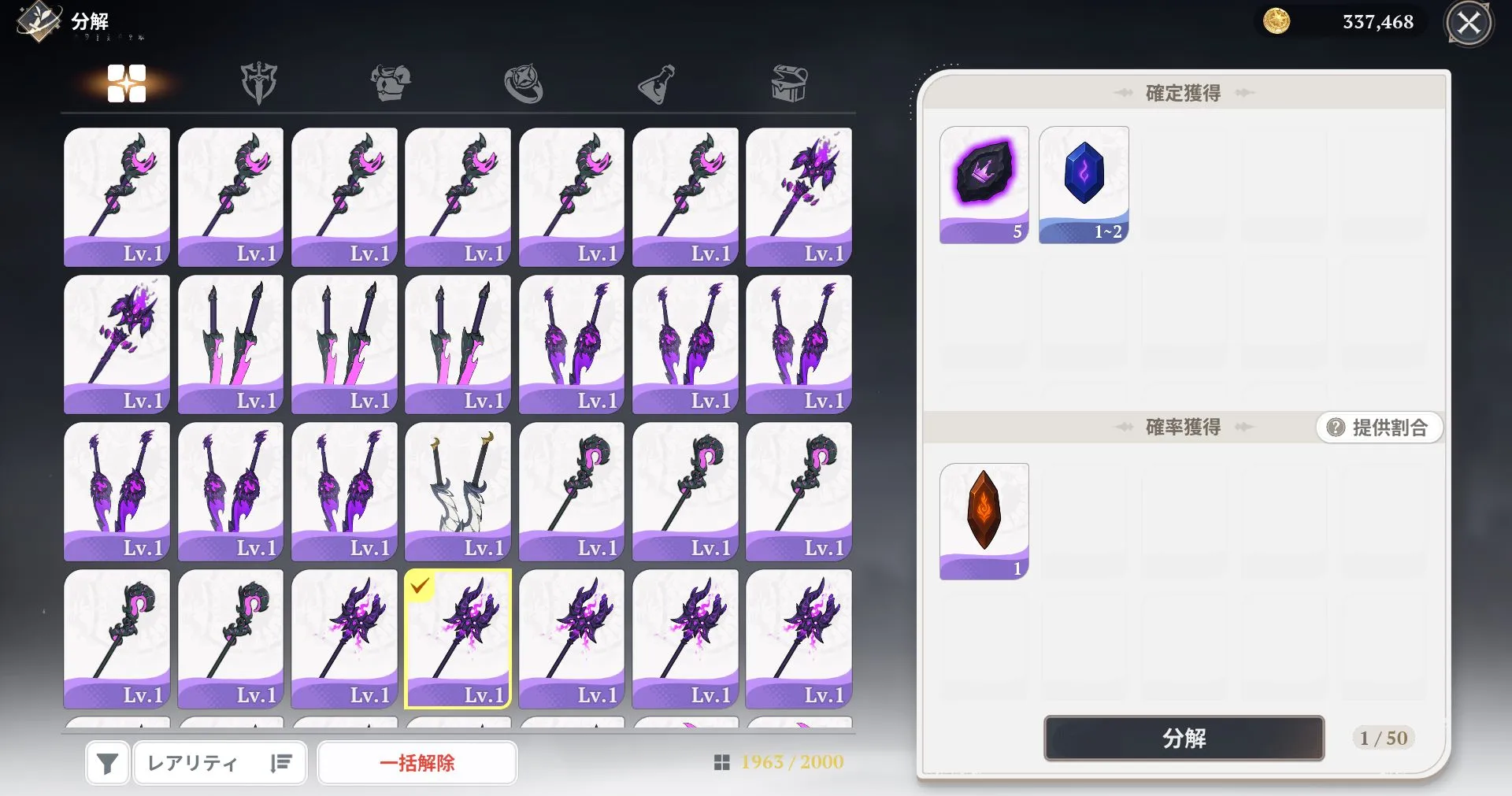Viewport: 1512px width, 796px height.
Task: Click 一括解除 to deselect everything
Action: pyautogui.click(x=417, y=762)
